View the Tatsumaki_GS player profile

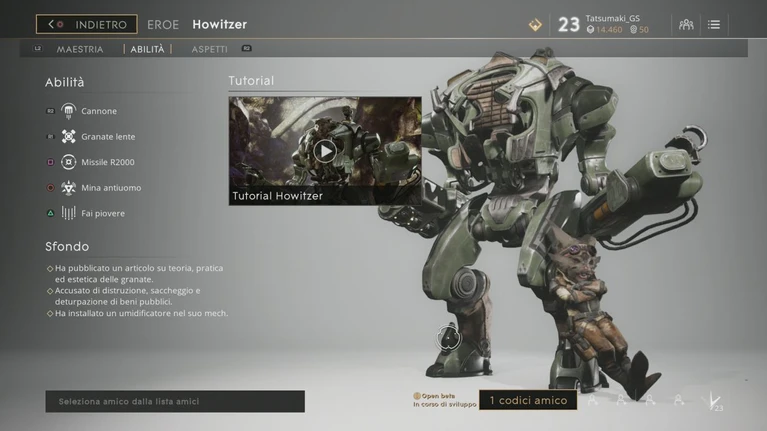click(612, 18)
